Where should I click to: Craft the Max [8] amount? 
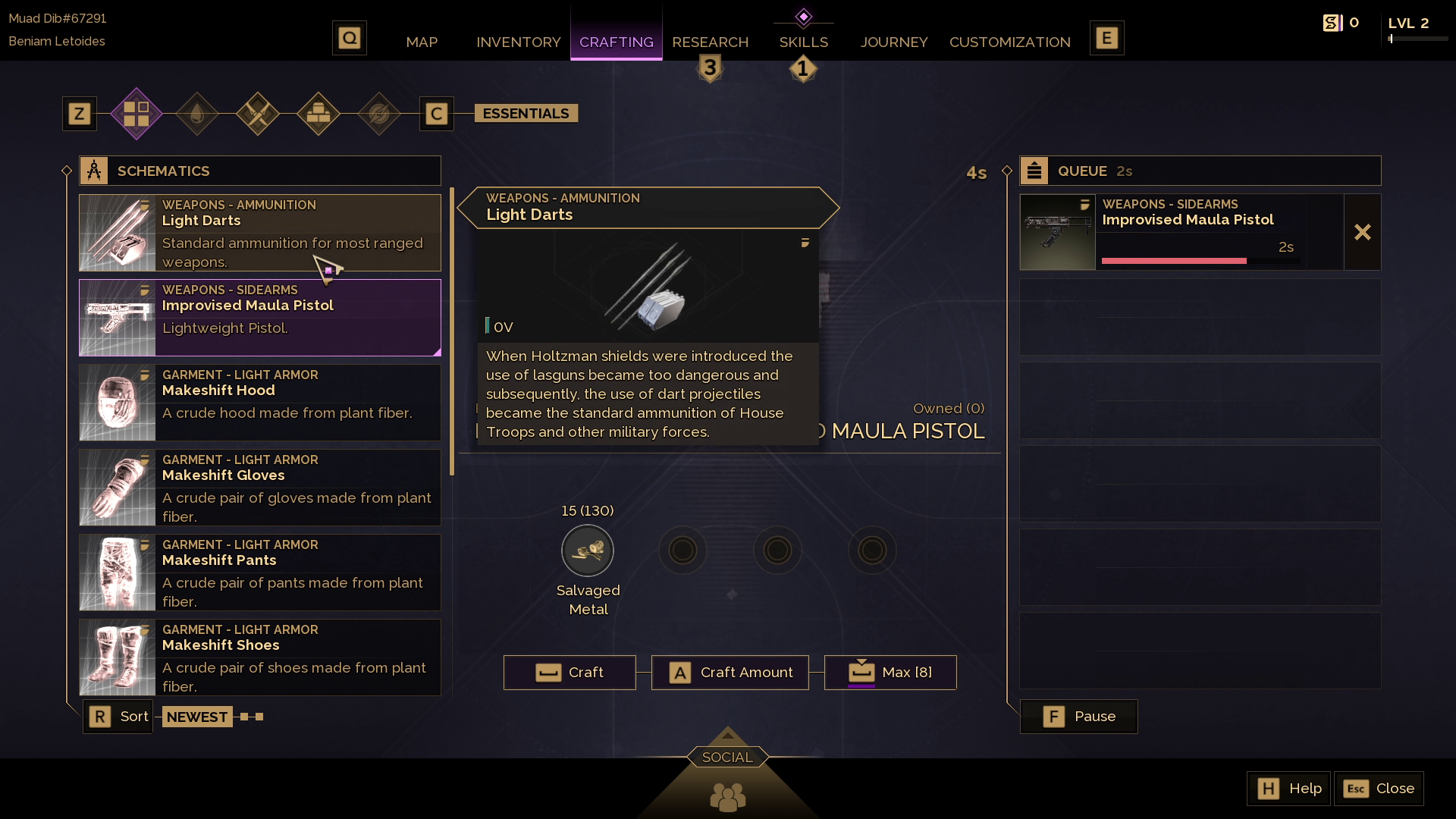pos(890,673)
